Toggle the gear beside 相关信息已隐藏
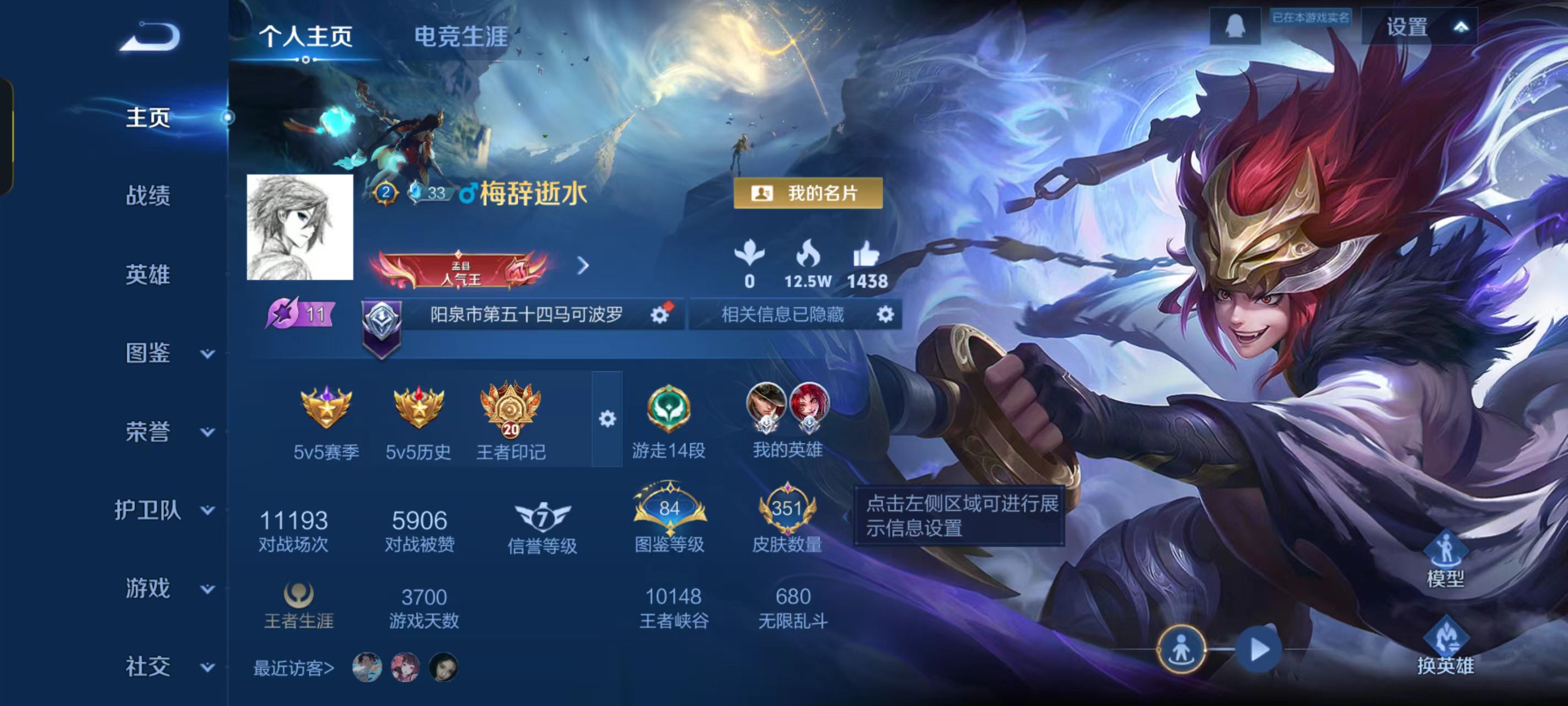The image size is (1568, 706). coord(886,315)
